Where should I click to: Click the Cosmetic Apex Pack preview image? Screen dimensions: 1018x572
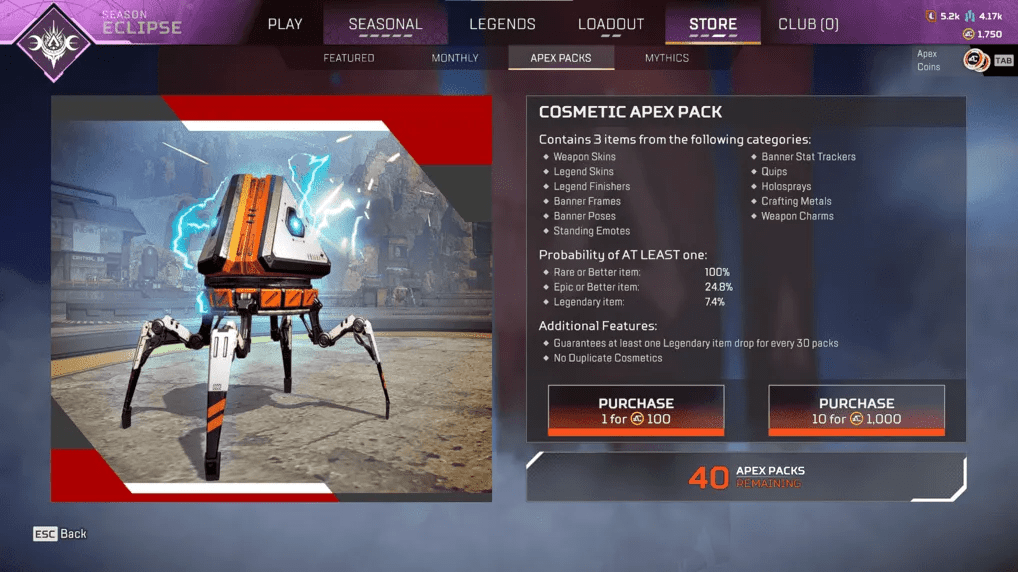coord(271,298)
